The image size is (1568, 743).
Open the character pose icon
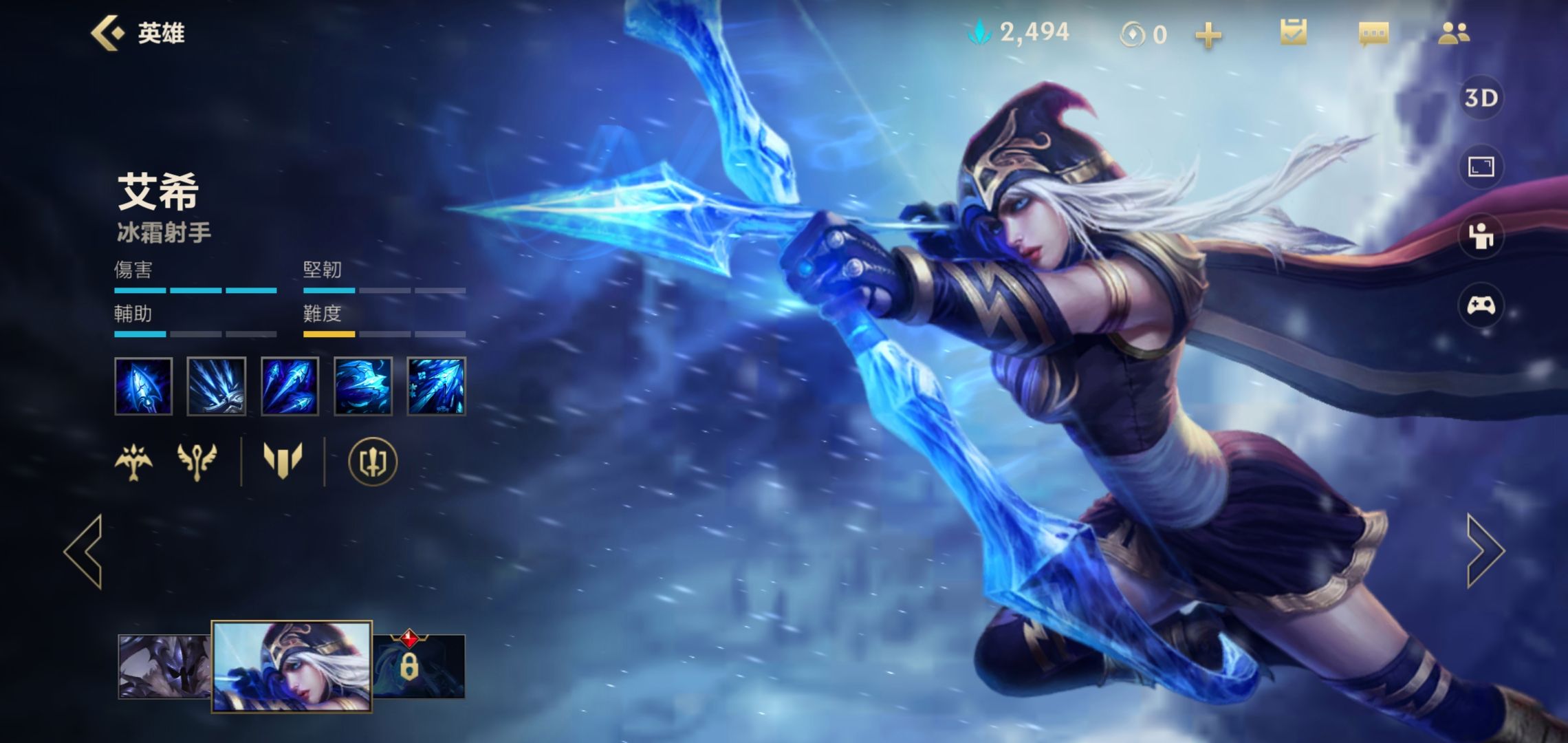(x=1481, y=236)
